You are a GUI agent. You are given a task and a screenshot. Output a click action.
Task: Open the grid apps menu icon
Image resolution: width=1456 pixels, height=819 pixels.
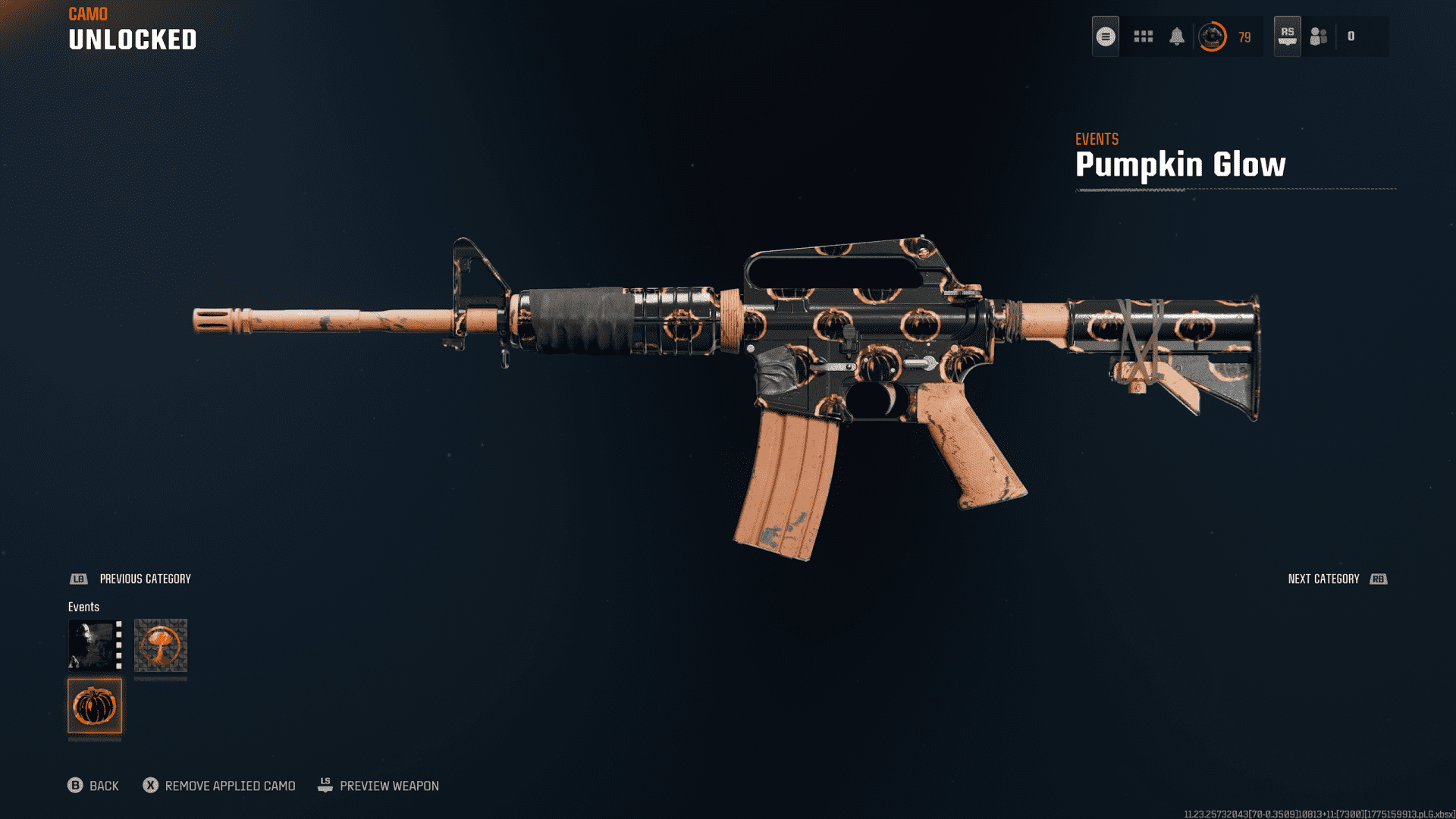coord(1143,36)
